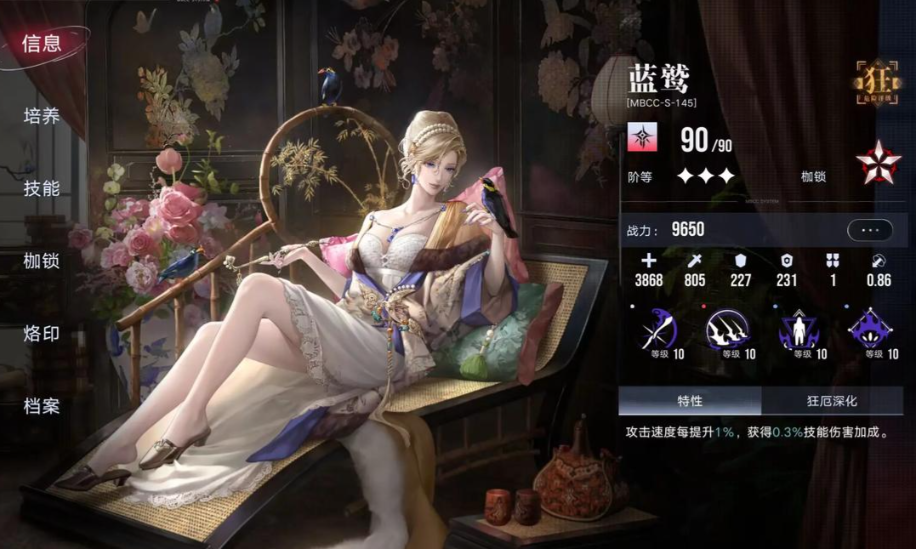Open the 信息 info tab

tap(42, 43)
